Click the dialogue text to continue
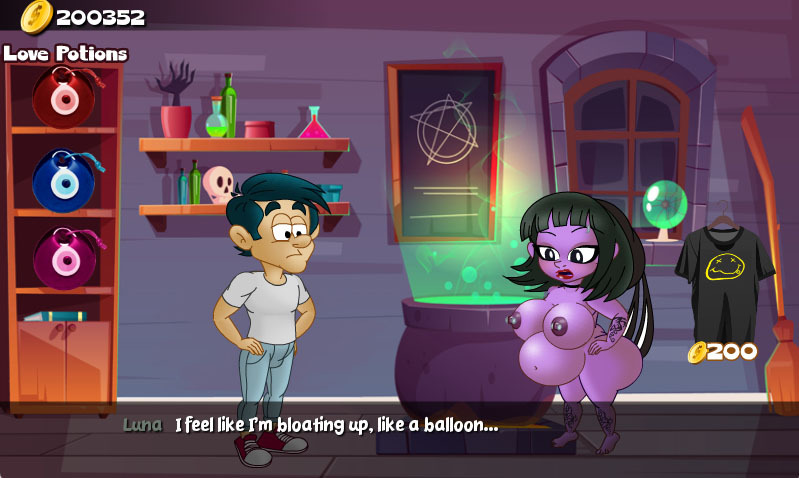Viewport: 799px width, 478px height. (x=336, y=425)
